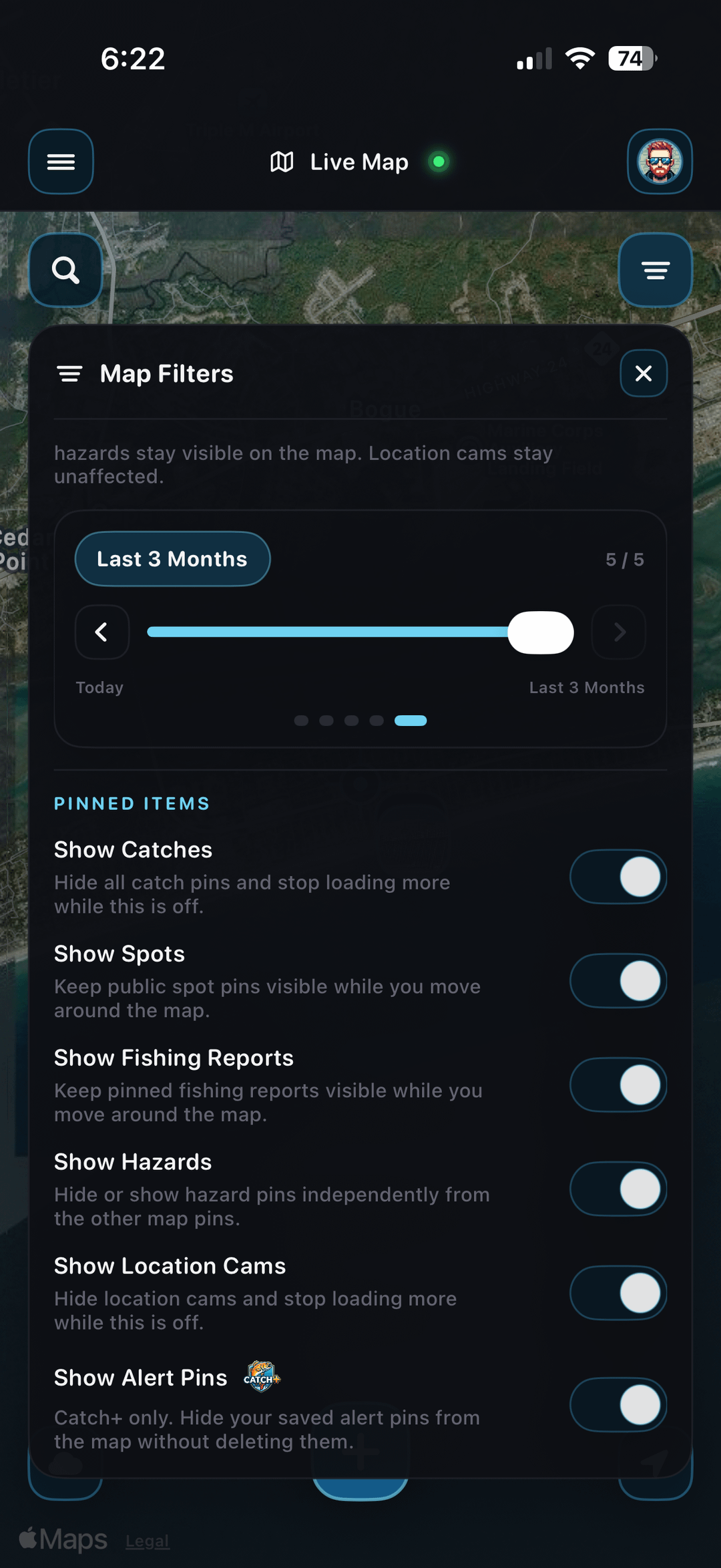Select the Last 3 Months pill
Image resolution: width=721 pixels, height=1568 pixels.
tap(172, 559)
